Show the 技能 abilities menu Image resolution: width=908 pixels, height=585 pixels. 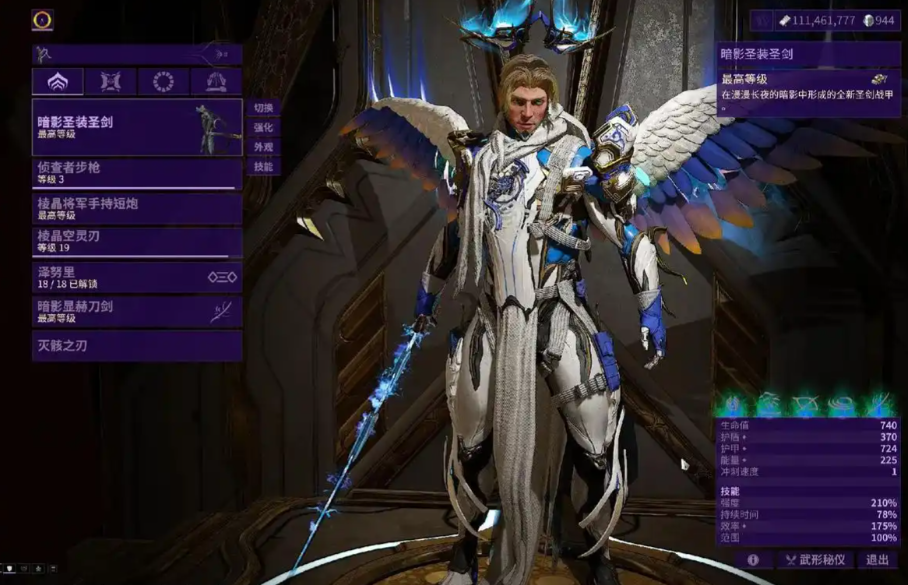click(x=263, y=167)
